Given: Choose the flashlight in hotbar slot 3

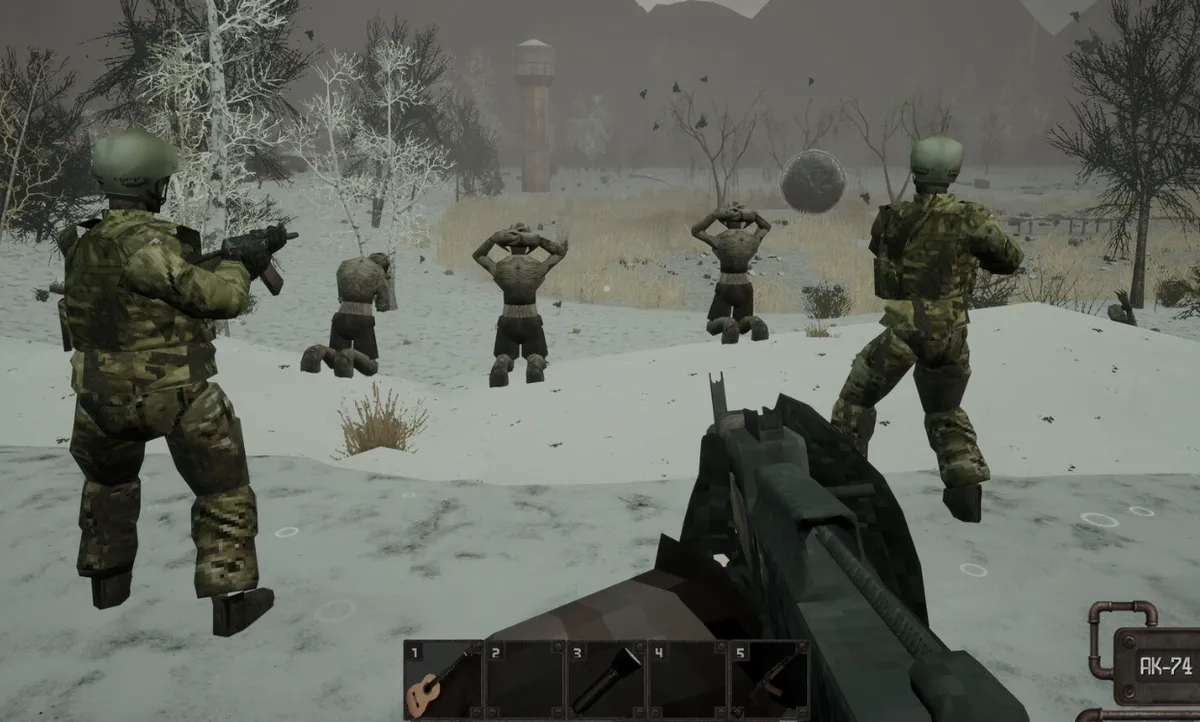Looking at the screenshot, I should click(607, 679).
